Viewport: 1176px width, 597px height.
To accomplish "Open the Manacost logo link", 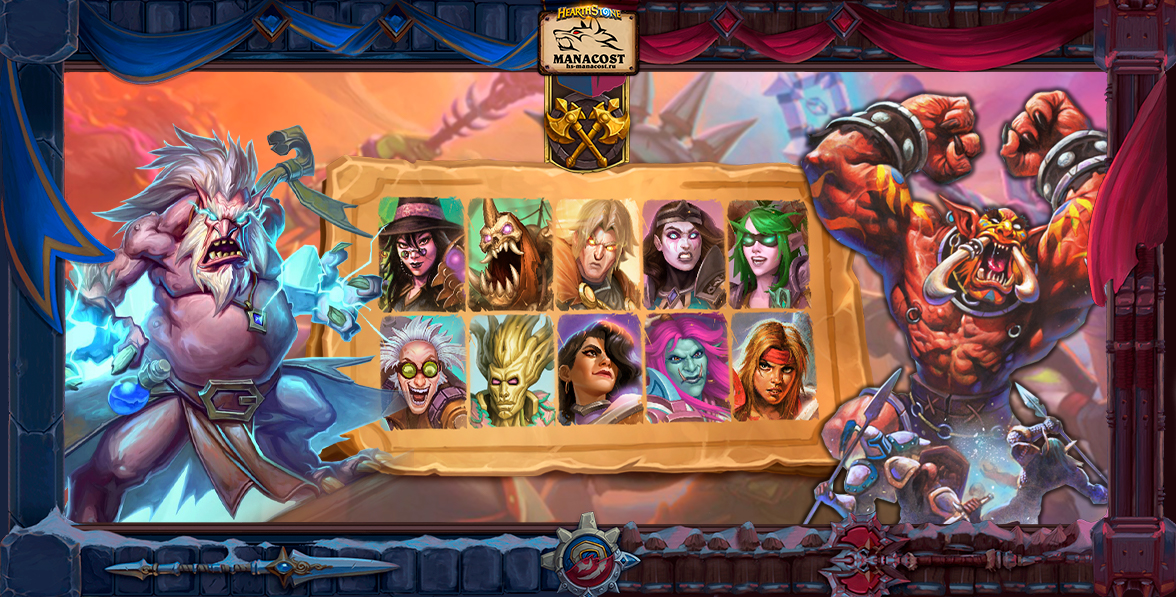I will (588, 40).
